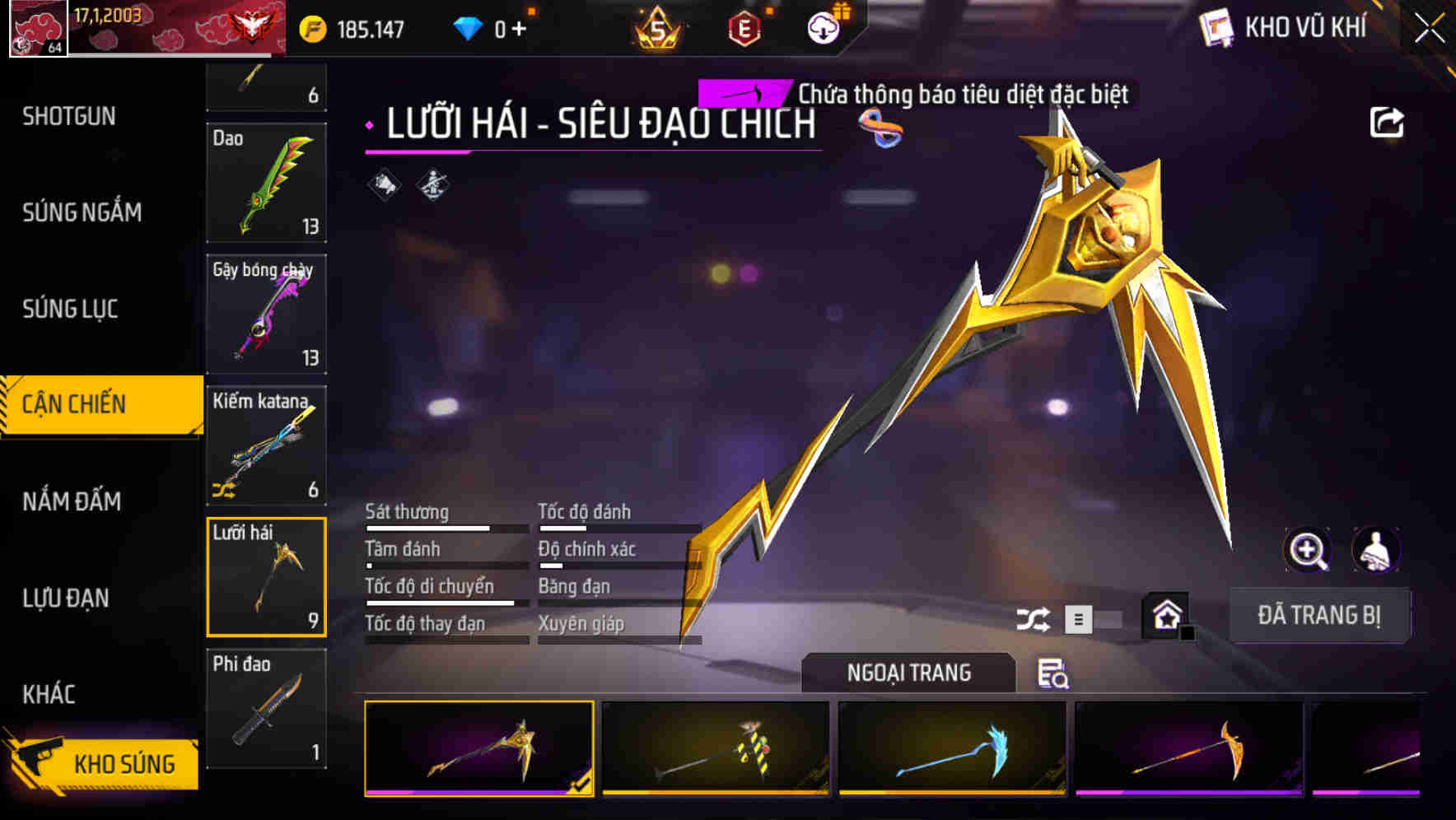Select the SÚNG NGẮM category in sidebar

click(82, 212)
